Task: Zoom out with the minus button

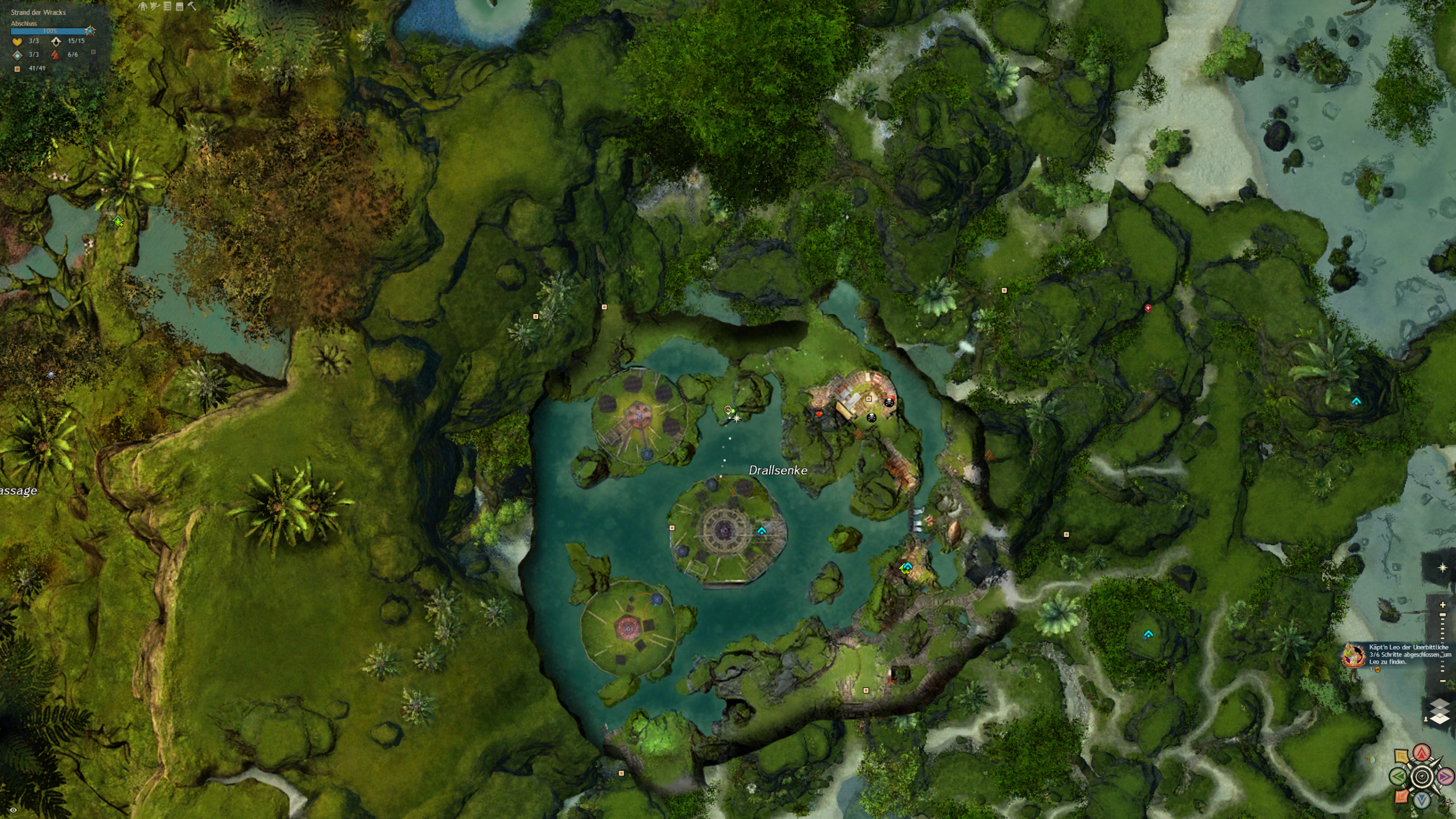Action: point(1442,681)
